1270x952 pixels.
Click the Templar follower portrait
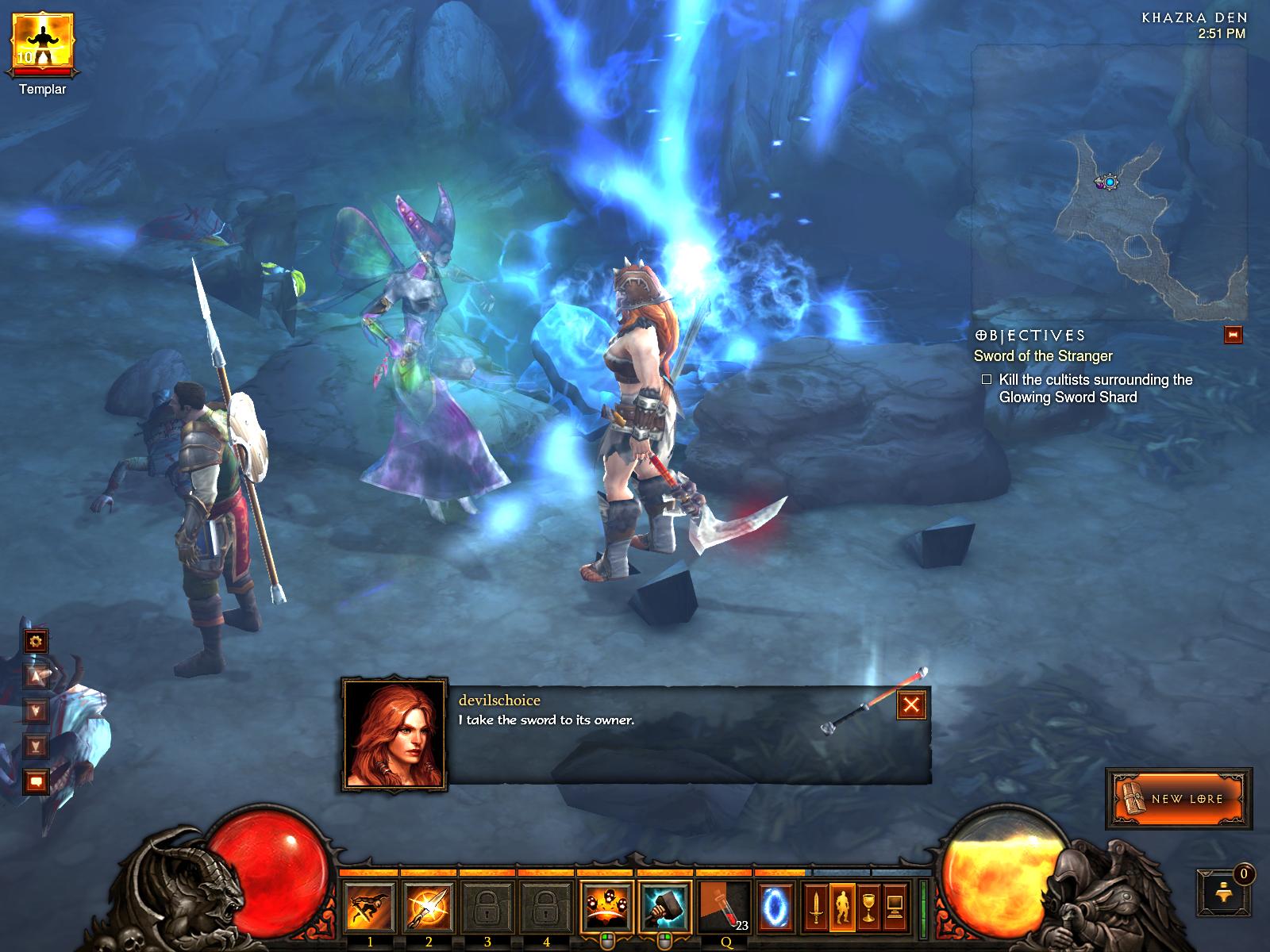click(x=42, y=42)
